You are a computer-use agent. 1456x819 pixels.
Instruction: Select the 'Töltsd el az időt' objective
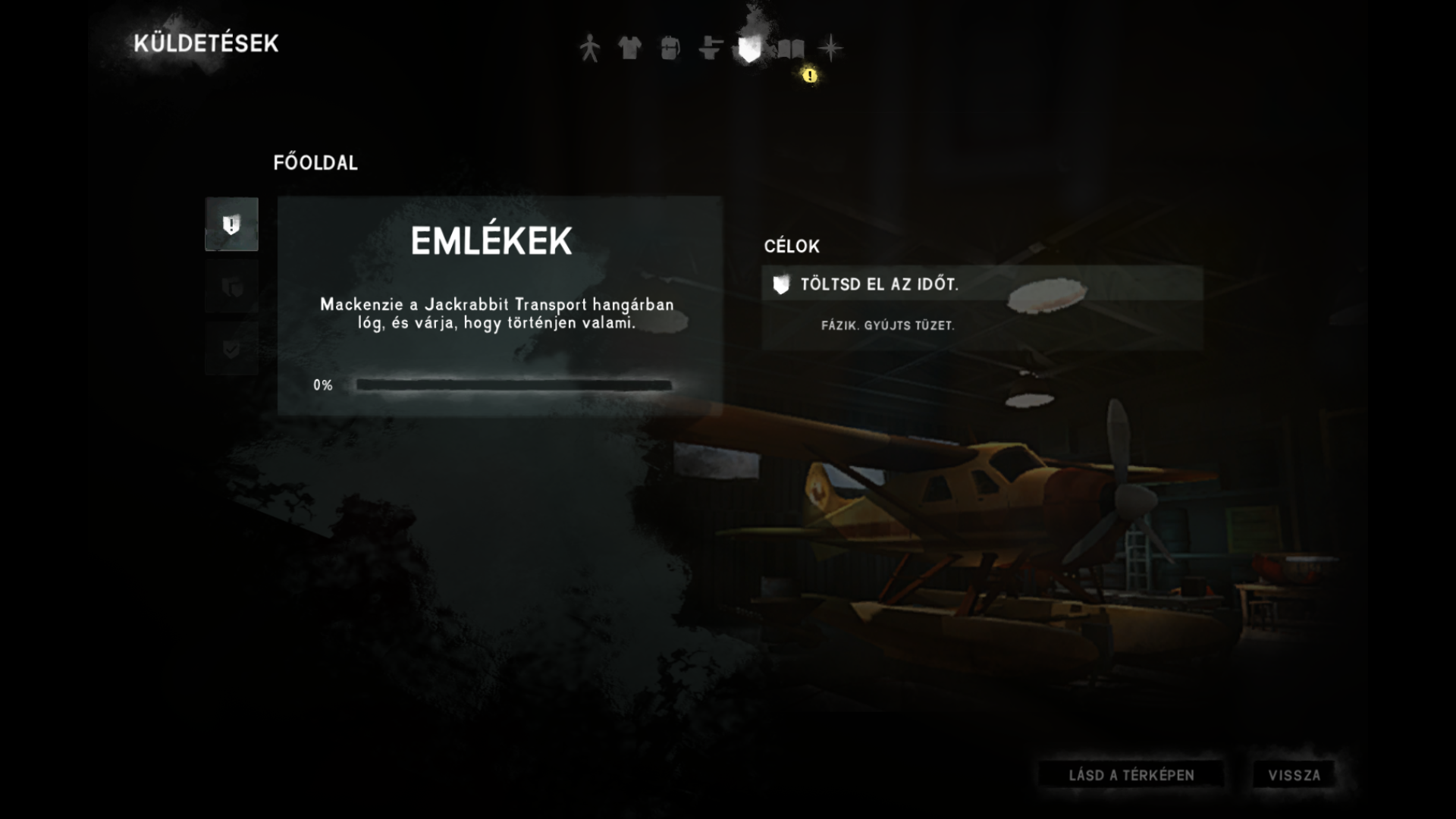[981, 284]
